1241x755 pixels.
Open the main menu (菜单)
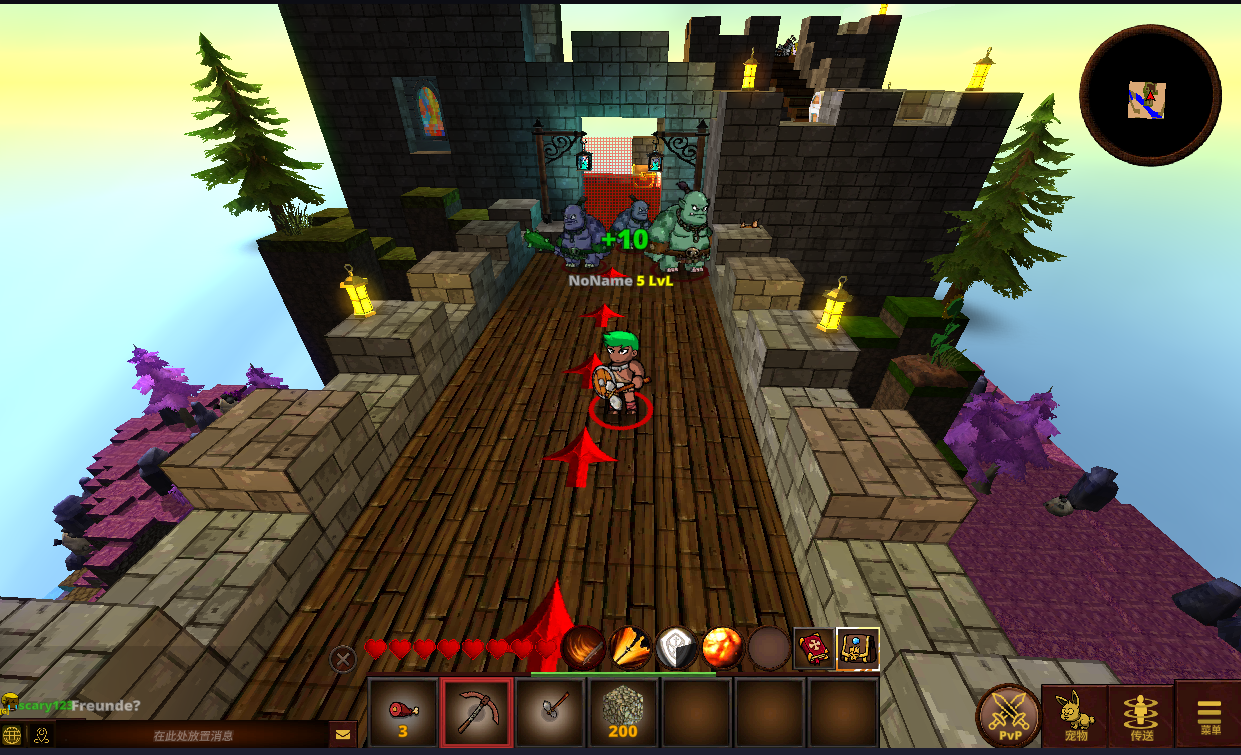[x=1209, y=716]
